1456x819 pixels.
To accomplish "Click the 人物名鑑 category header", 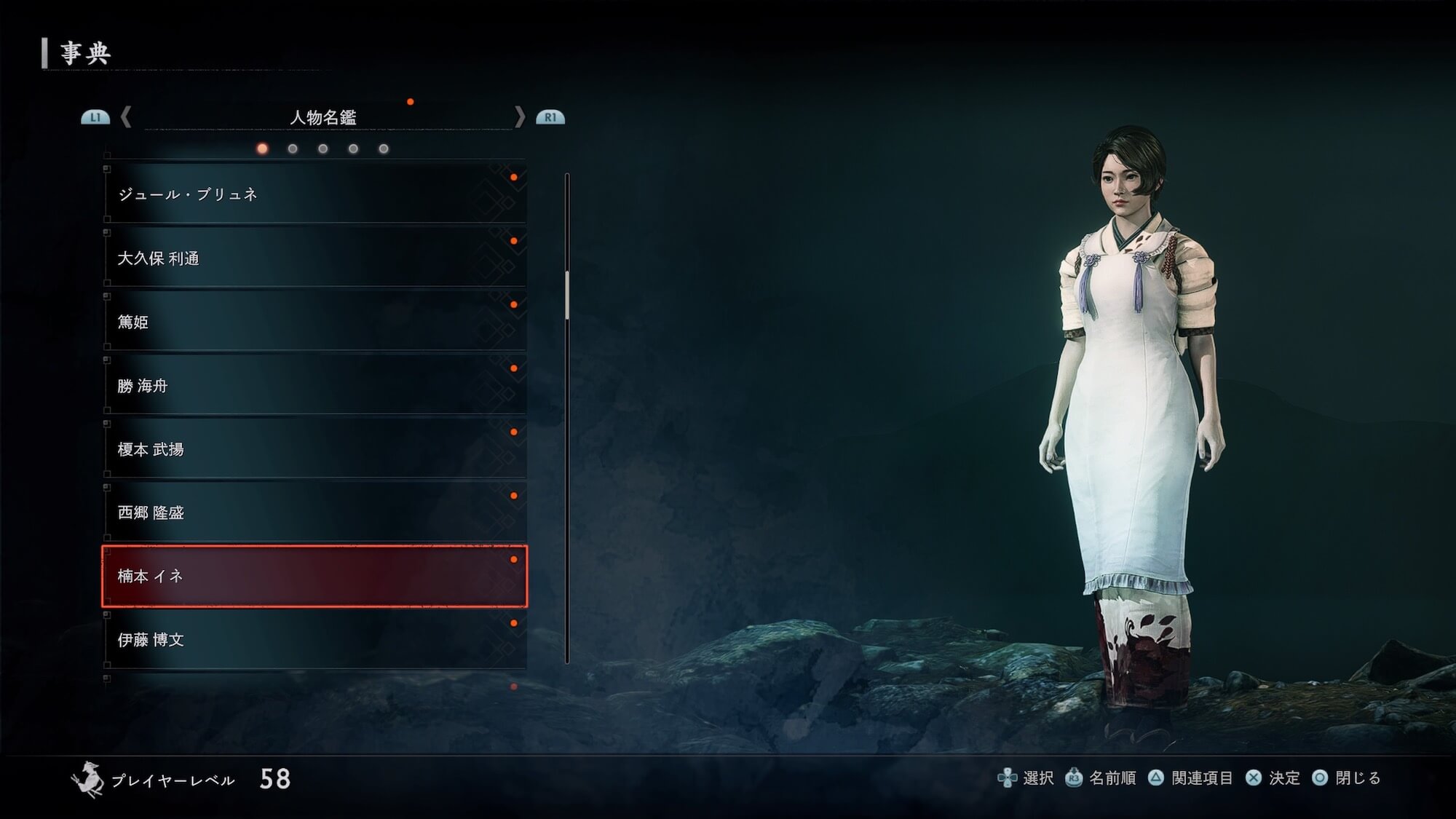I will [x=323, y=117].
